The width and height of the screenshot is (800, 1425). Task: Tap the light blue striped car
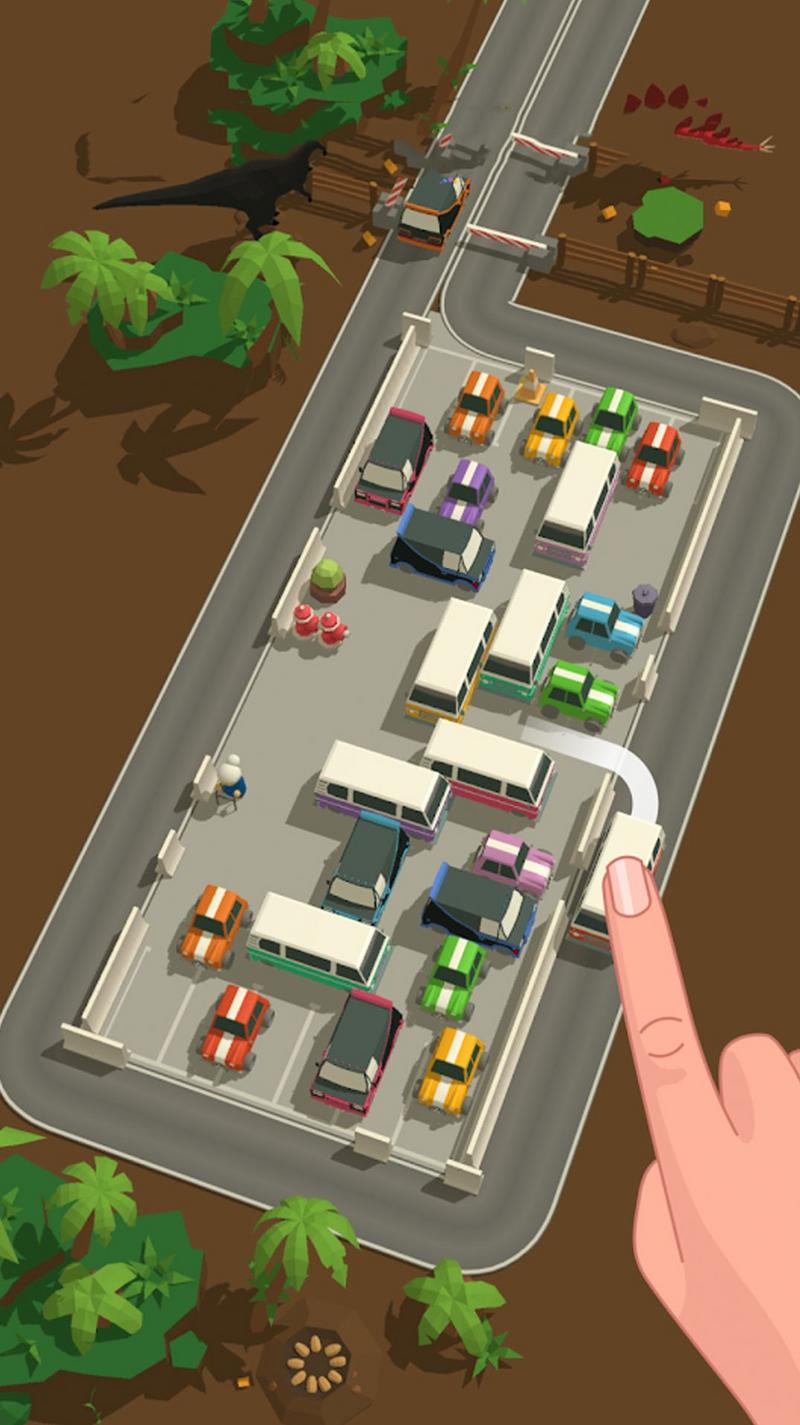[604, 623]
